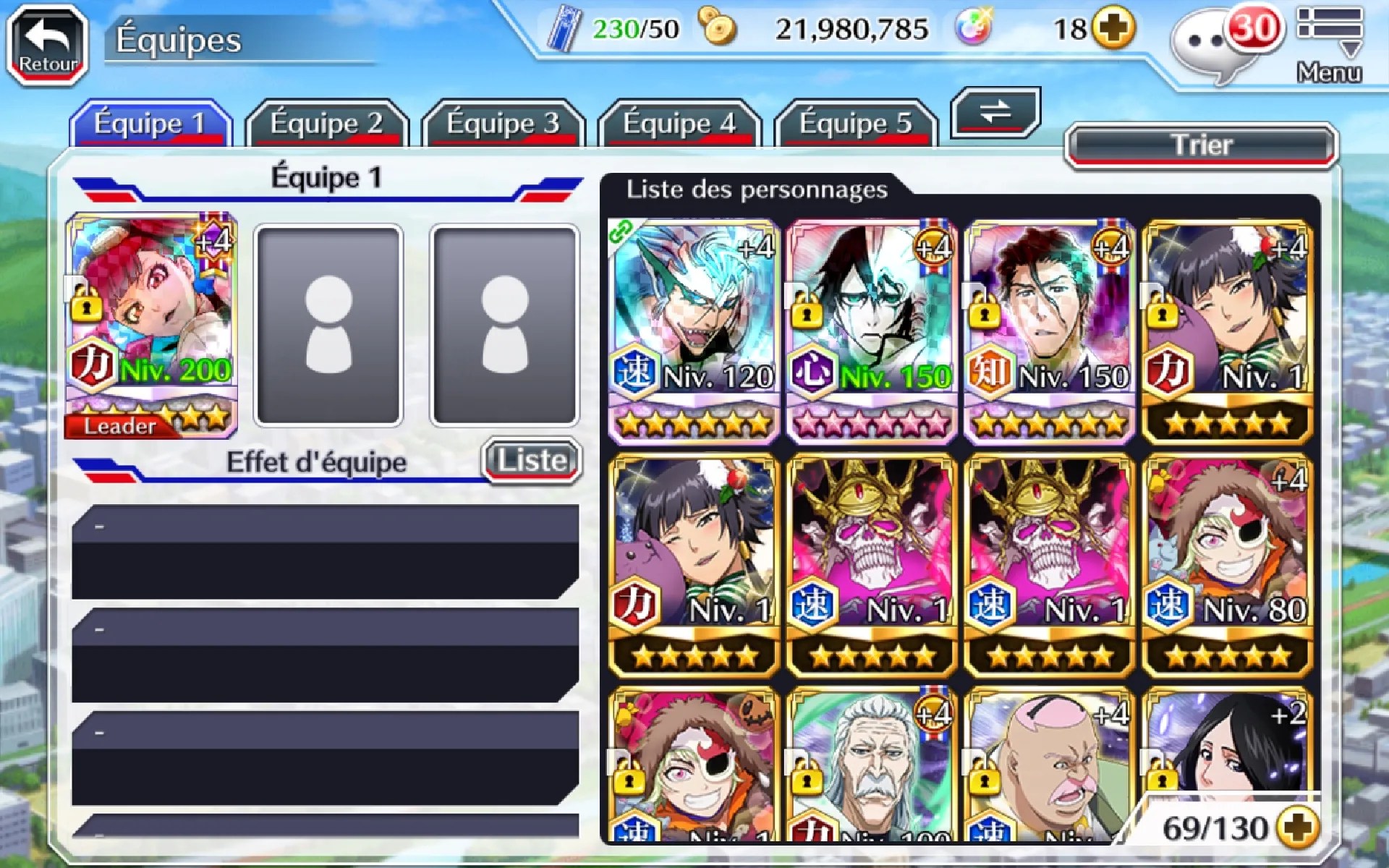Switch to the Équipe 5 tab
This screenshot has width=1389, height=868.
(855, 124)
